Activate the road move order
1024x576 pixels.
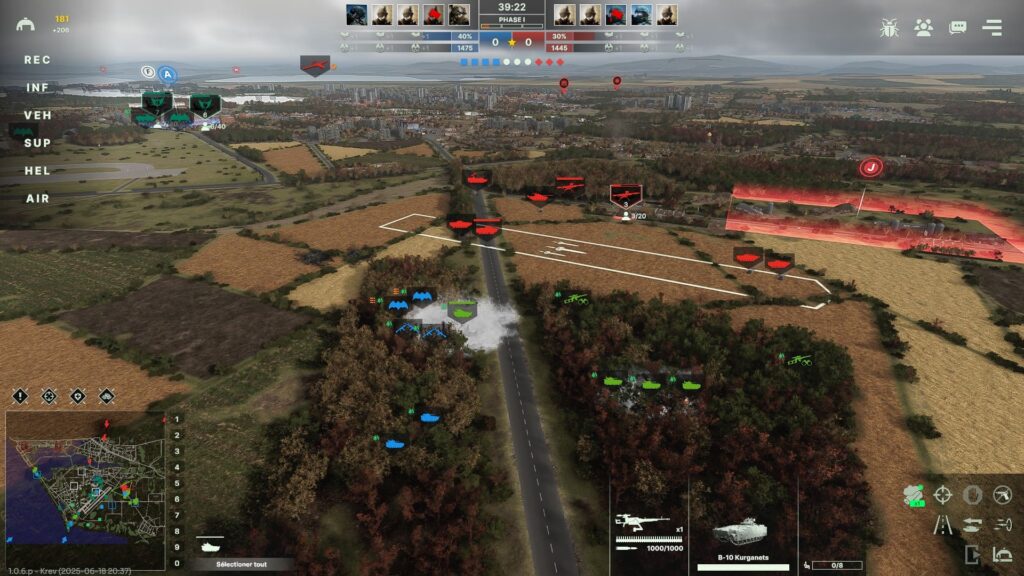point(942,524)
